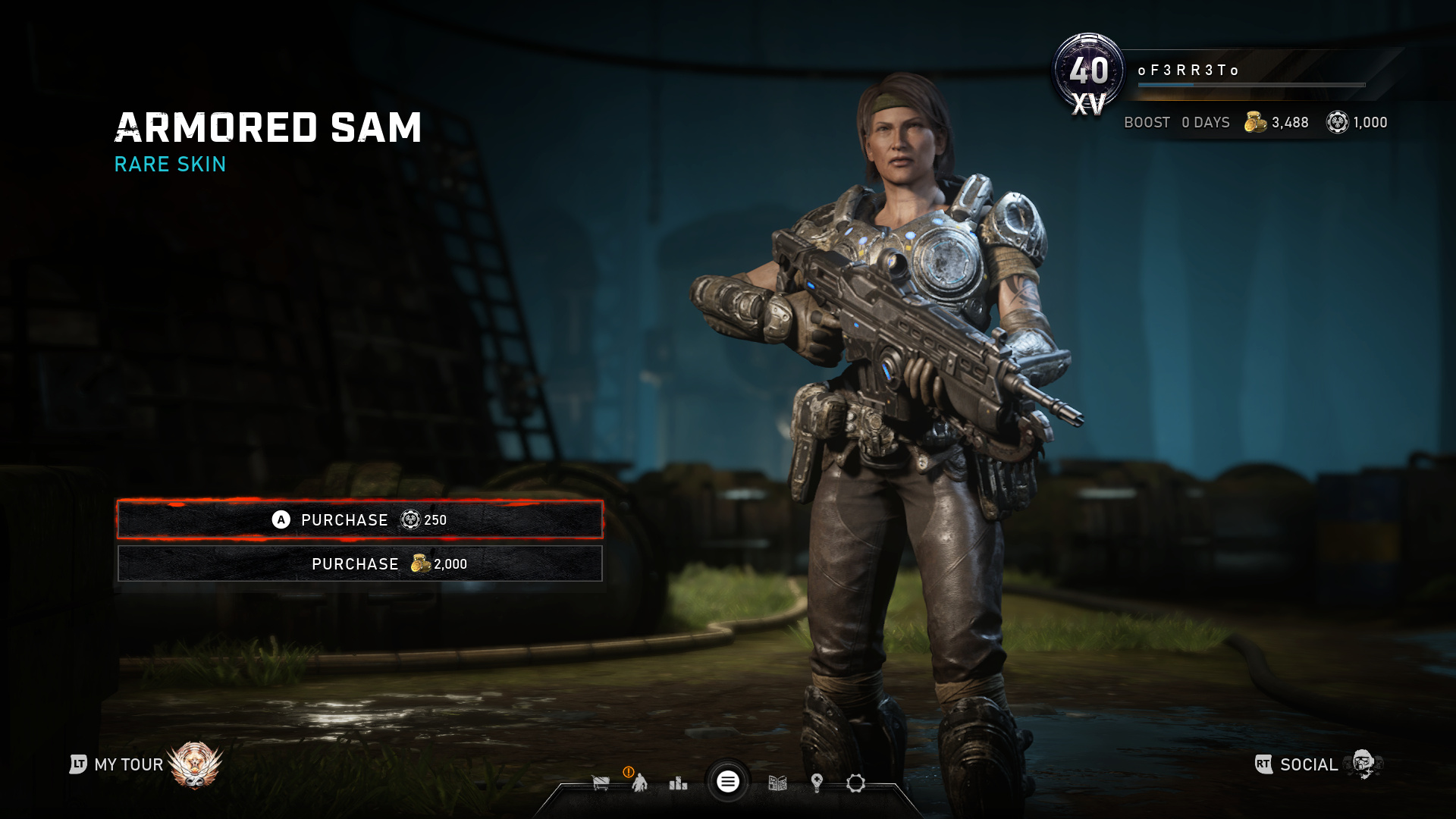Image resolution: width=1456 pixels, height=819 pixels.
Task: Go to the lightbulb tips tab
Action: coord(817,783)
